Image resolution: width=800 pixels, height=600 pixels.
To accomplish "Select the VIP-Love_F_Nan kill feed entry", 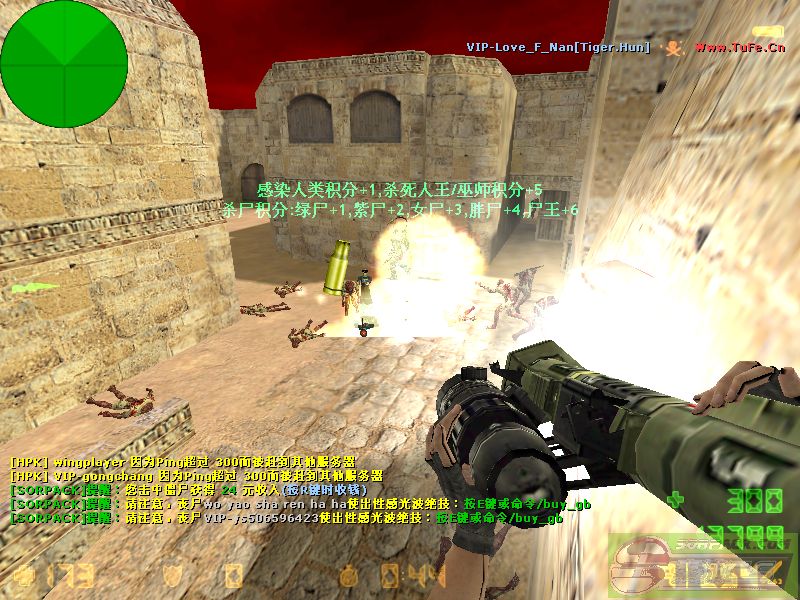I will (558, 47).
